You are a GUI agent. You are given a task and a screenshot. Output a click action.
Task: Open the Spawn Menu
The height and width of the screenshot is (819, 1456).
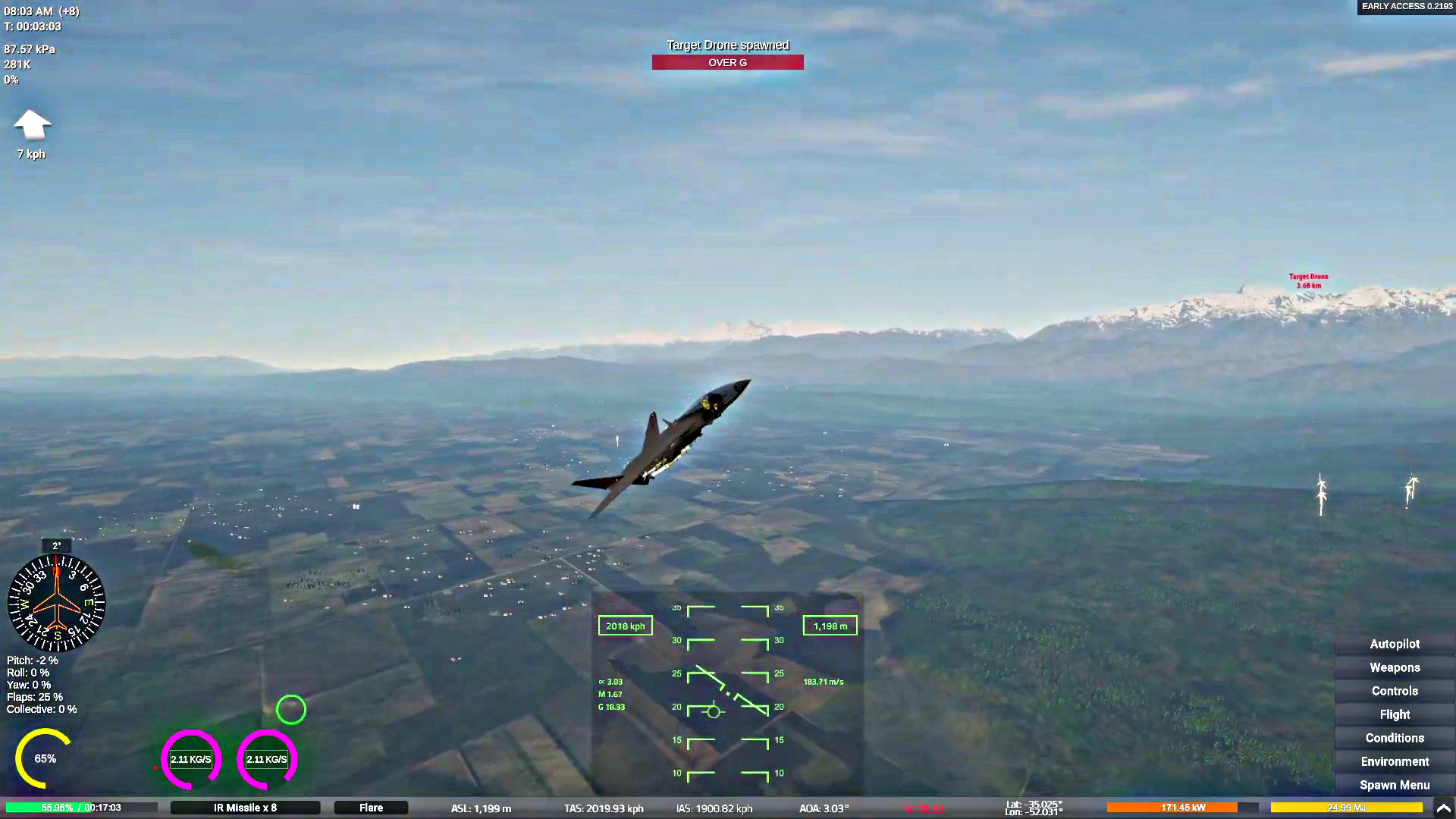click(1395, 785)
